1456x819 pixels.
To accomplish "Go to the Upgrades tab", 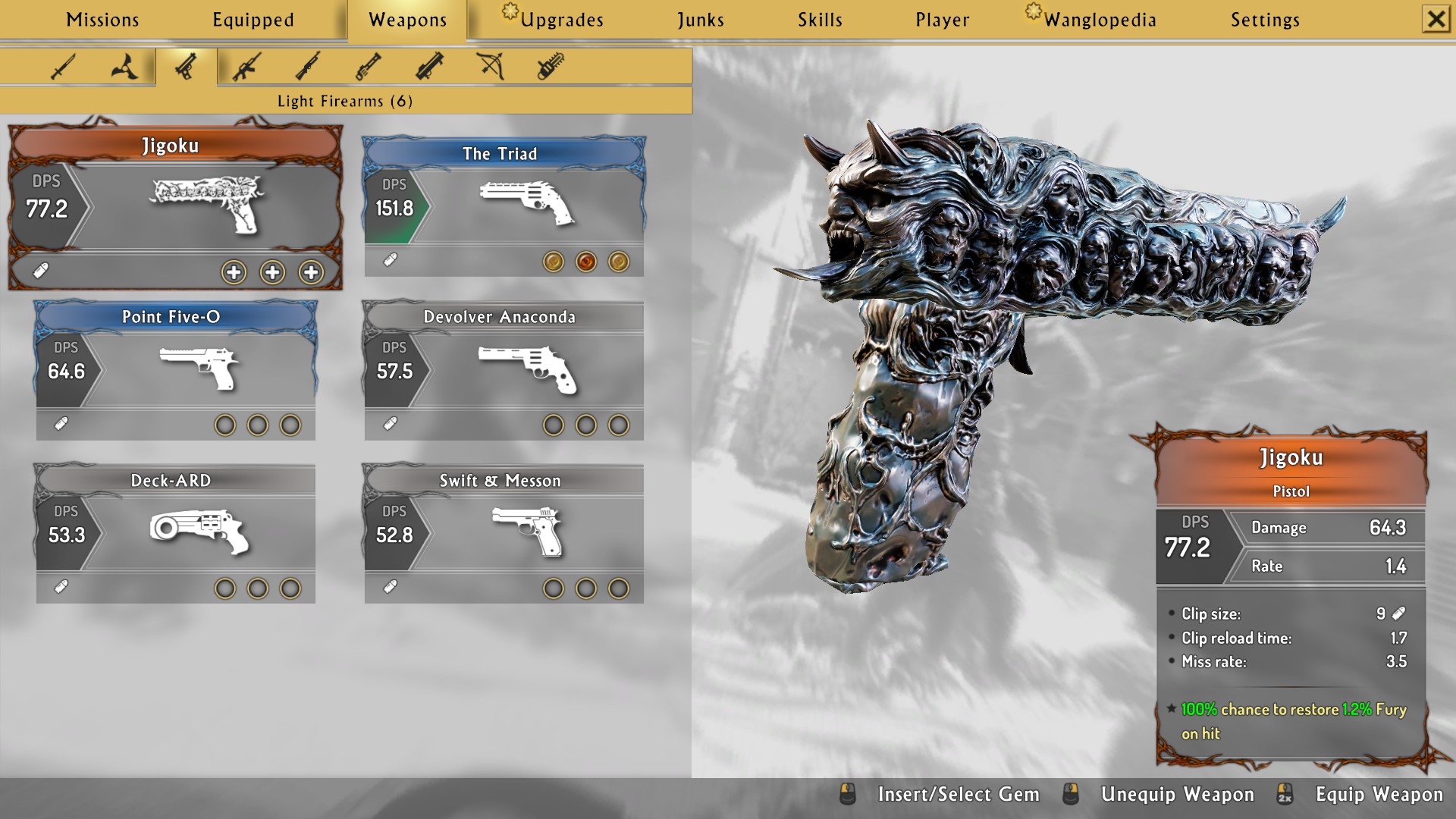I will [x=561, y=20].
